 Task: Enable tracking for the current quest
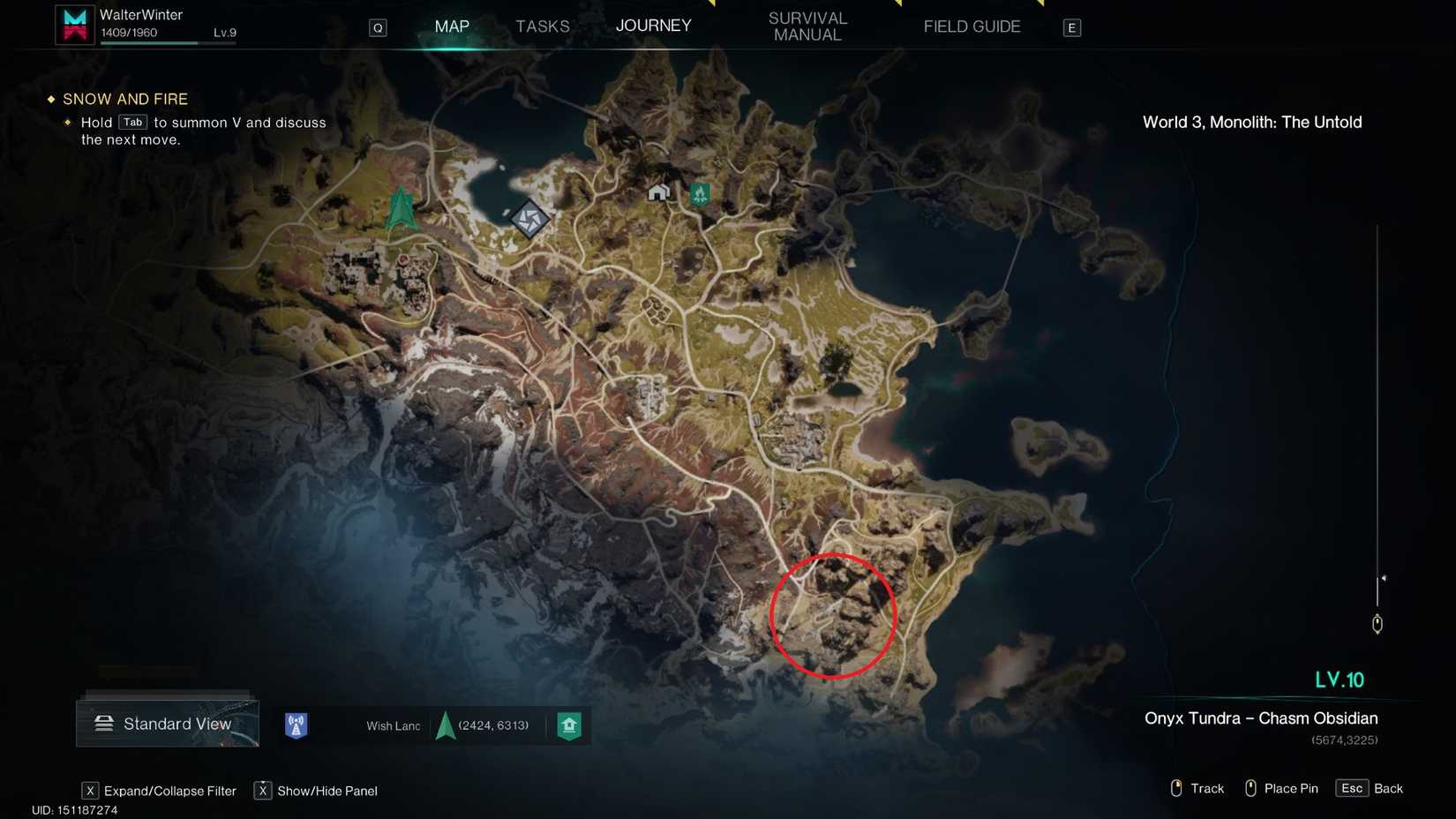coord(1205,788)
